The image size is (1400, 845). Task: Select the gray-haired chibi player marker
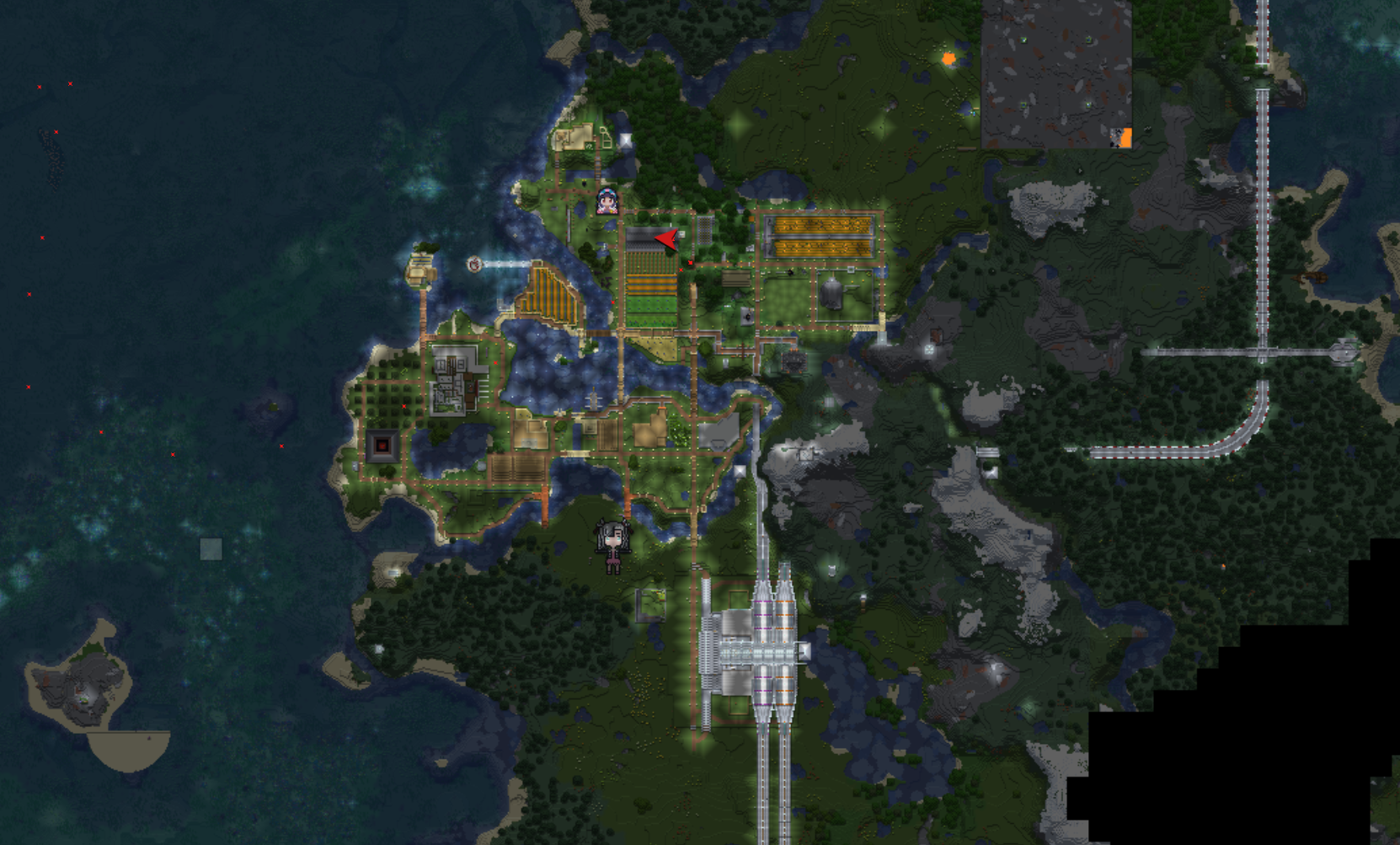click(x=612, y=545)
